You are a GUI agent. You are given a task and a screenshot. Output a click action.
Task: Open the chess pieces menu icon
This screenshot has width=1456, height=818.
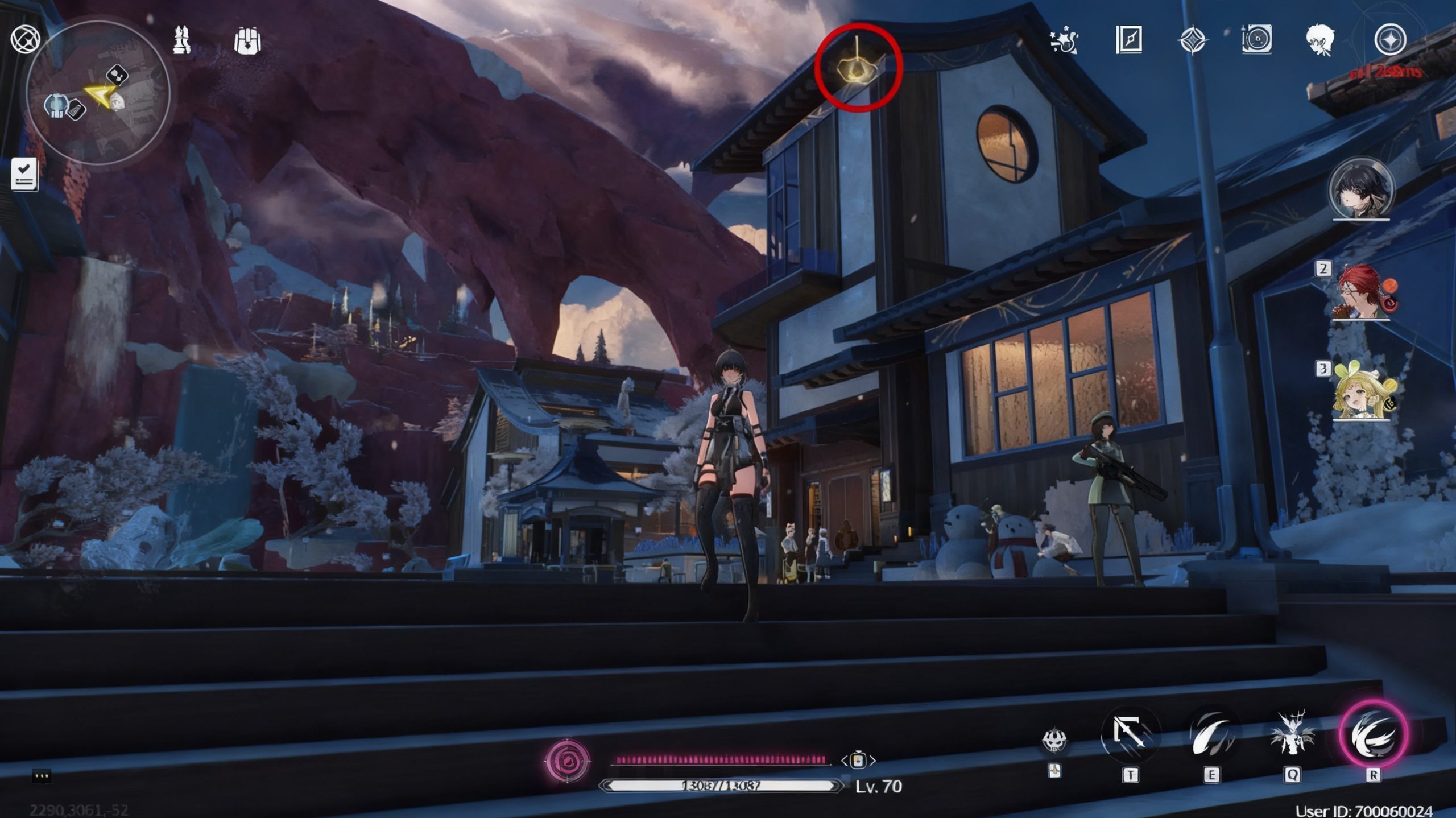coord(181,40)
